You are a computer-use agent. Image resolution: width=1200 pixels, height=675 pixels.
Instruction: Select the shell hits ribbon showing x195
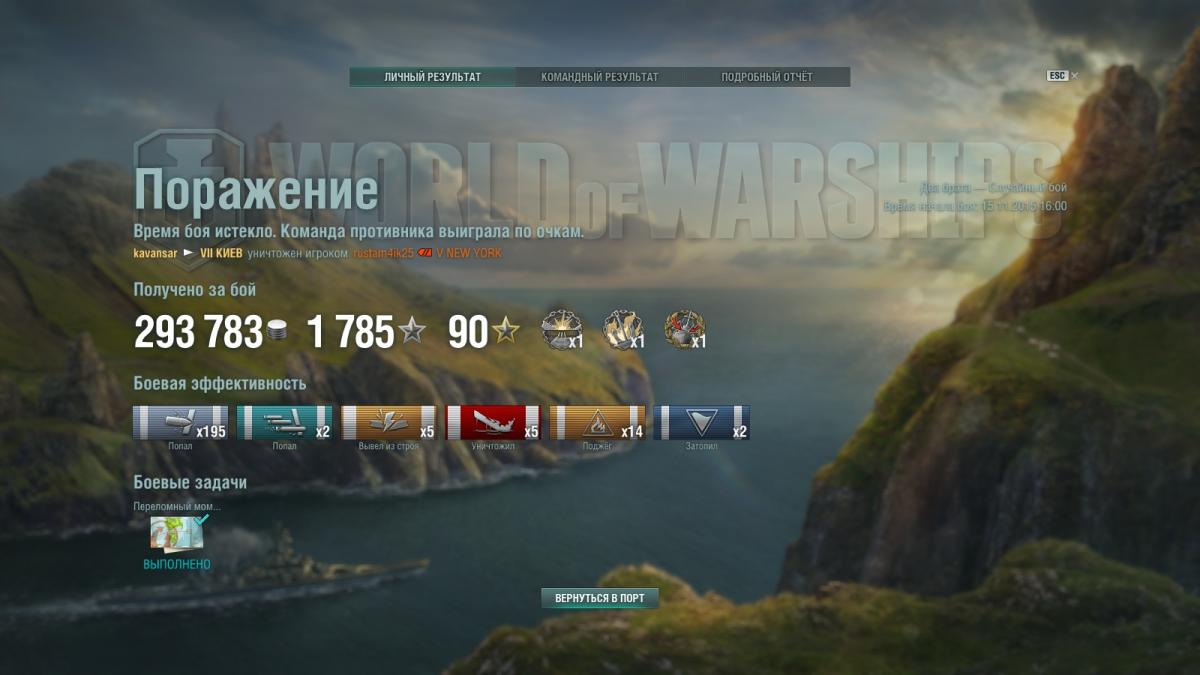click(180, 423)
